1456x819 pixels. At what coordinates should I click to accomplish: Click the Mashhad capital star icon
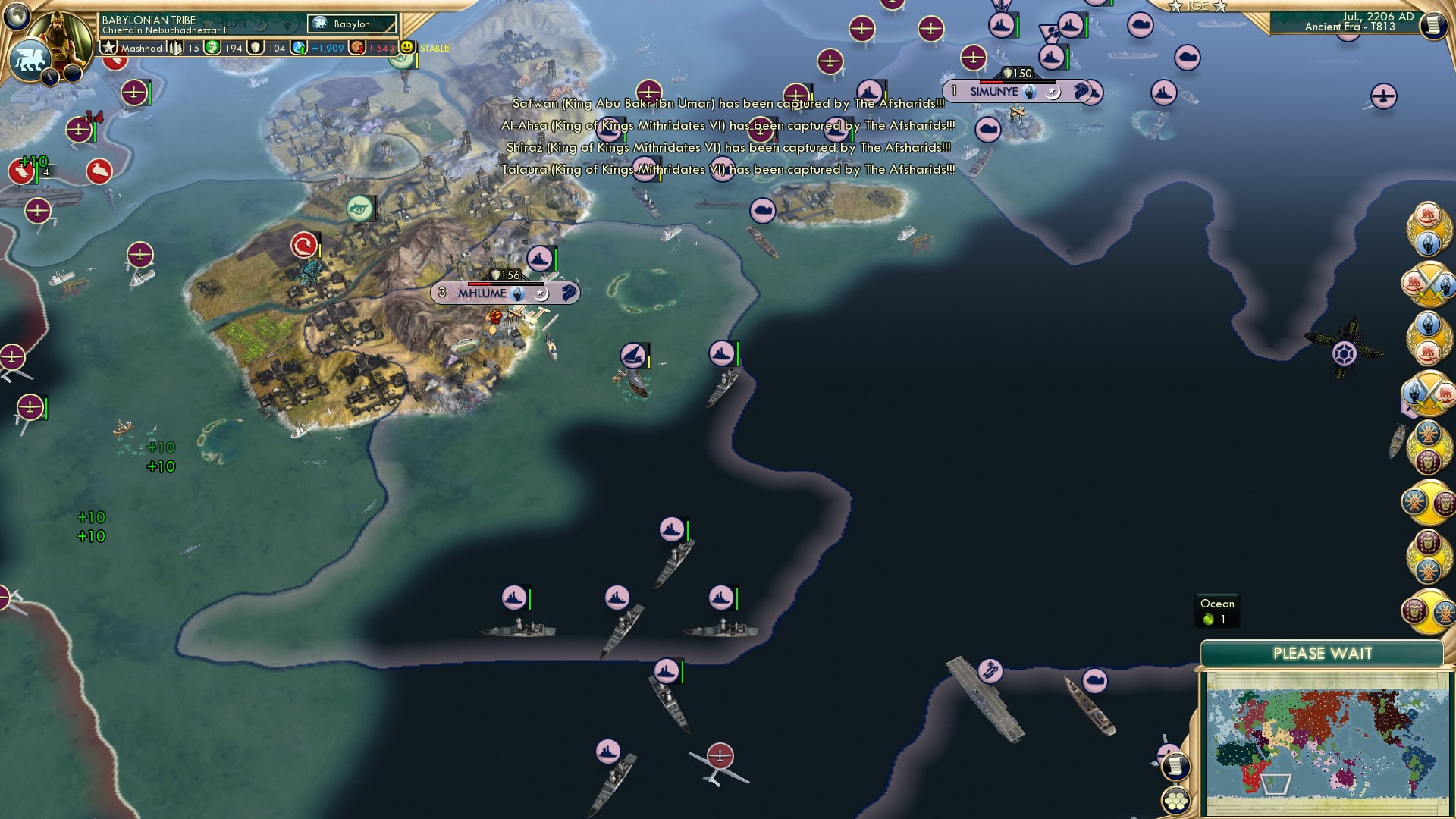pyautogui.click(x=109, y=49)
